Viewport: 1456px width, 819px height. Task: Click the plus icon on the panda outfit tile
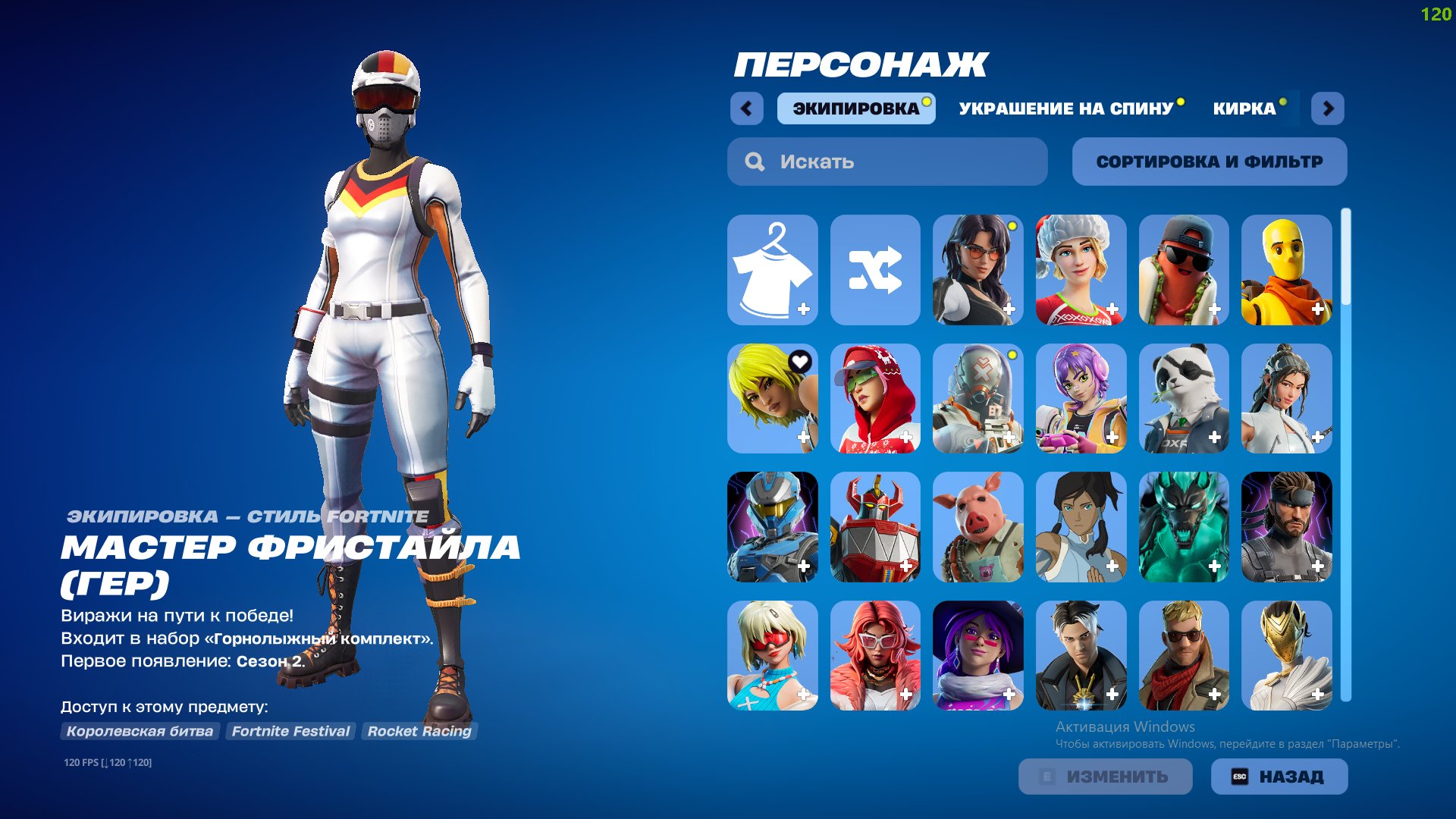1215,437
